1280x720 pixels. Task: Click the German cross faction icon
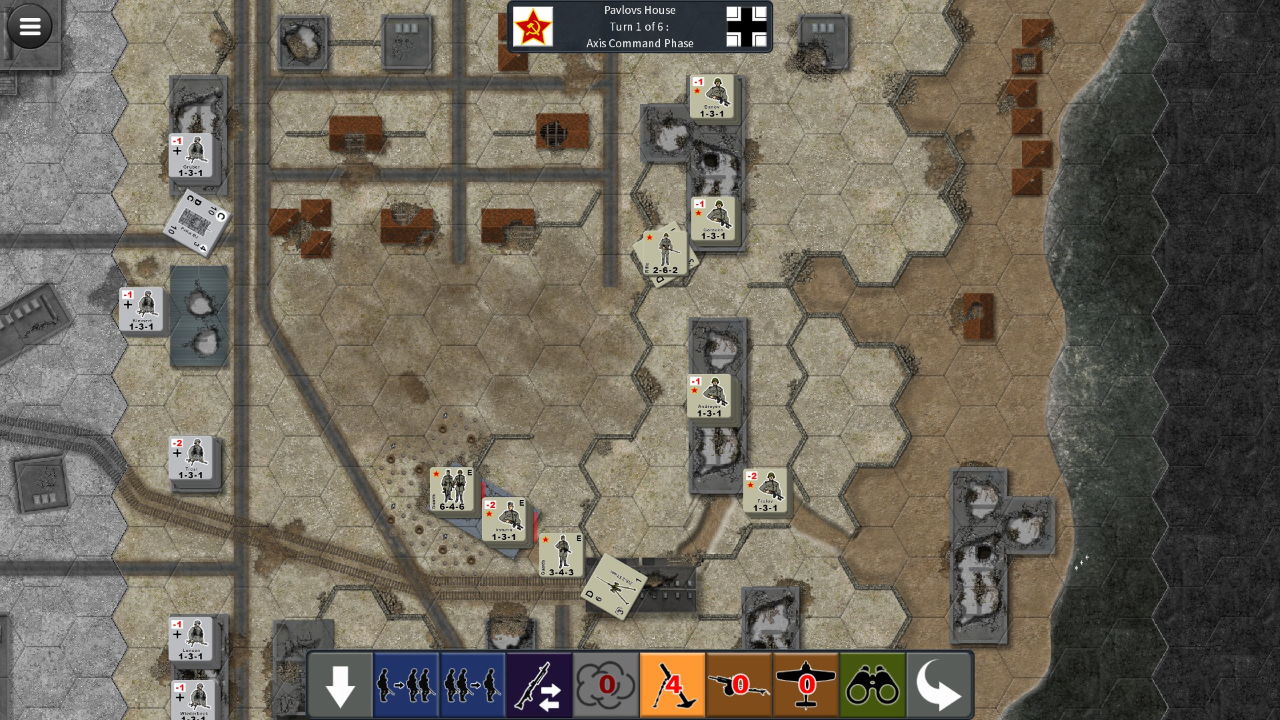[746, 27]
